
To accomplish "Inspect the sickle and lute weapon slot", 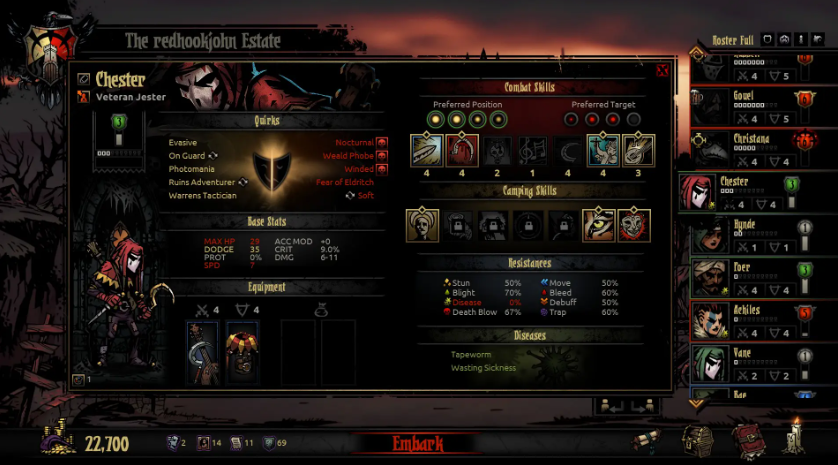I will tap(204, 352).
